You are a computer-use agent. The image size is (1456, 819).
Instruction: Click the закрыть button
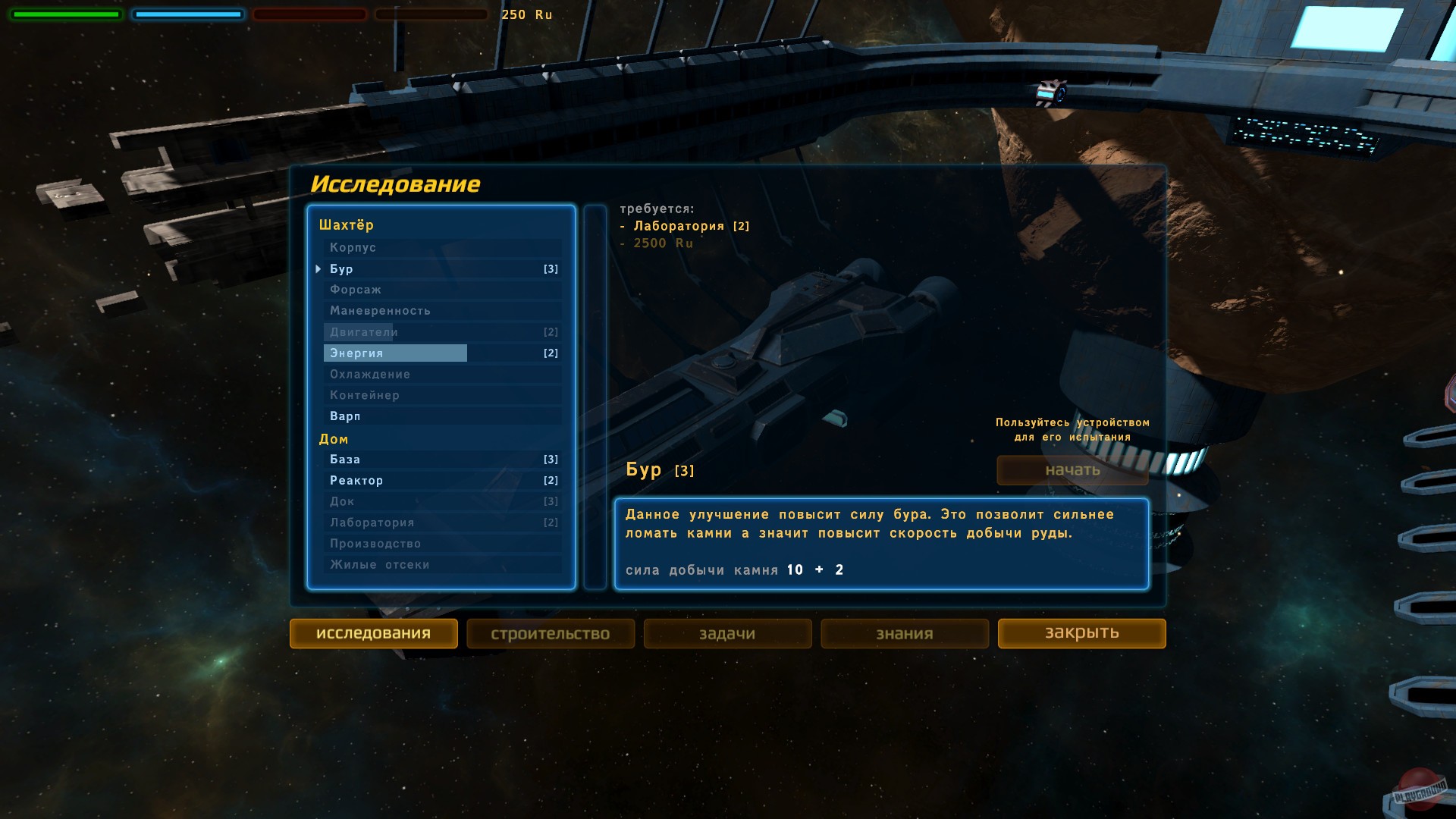click(1081, 633)
